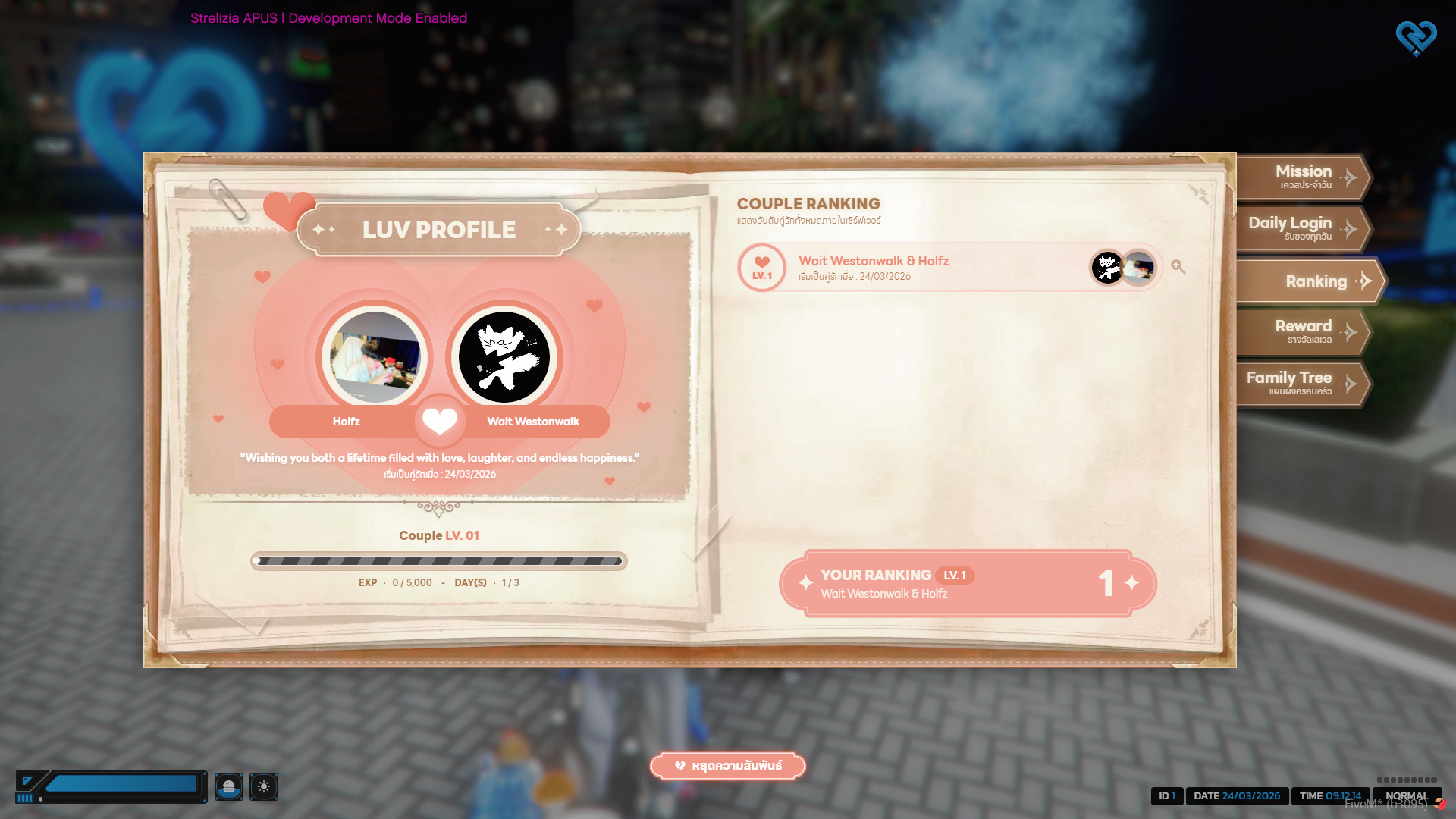The width and height of the screenshot is (1456, 819).
Task: Click the end relationship button at the bottom
Action: tap(727, 766)
